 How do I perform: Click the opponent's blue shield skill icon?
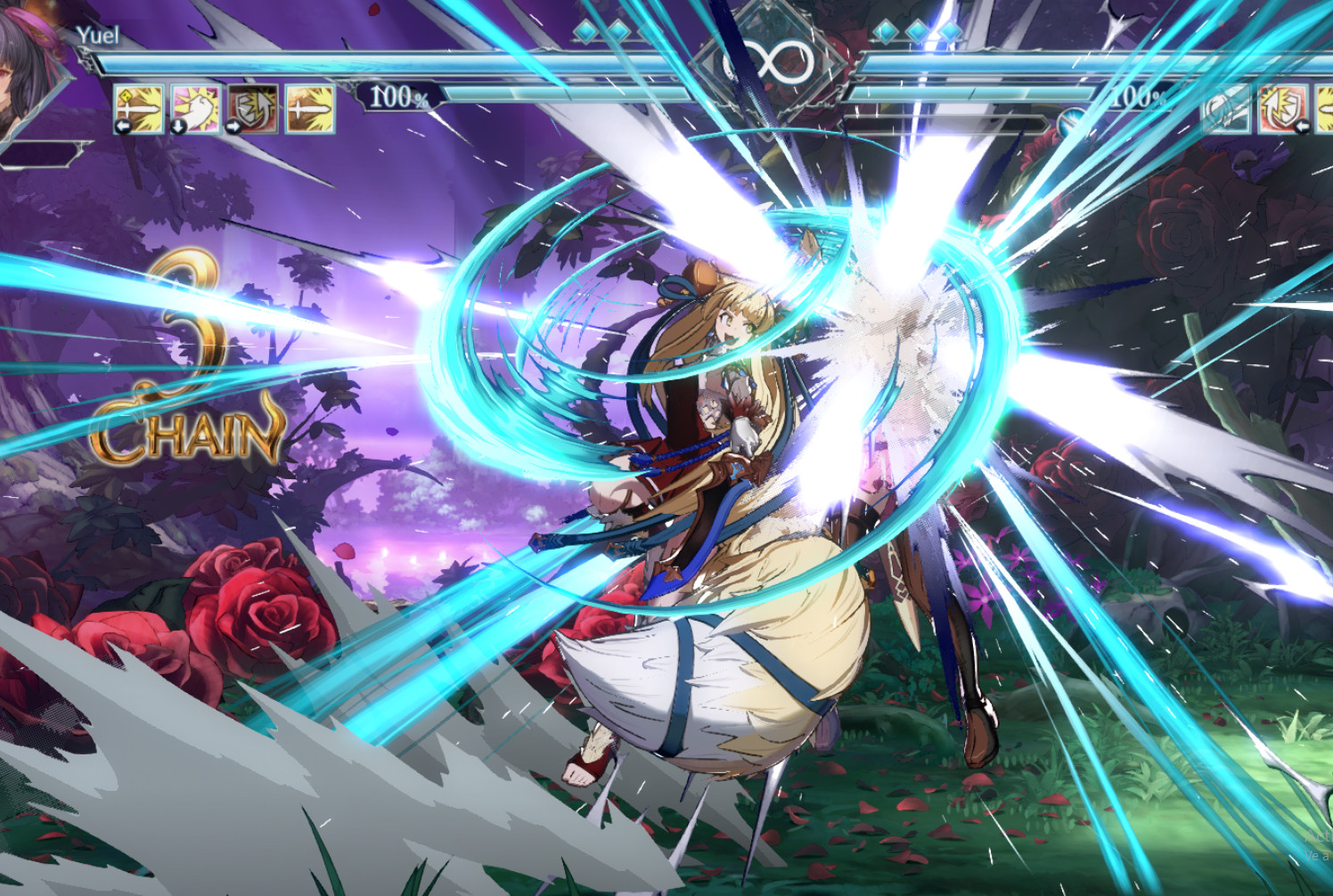[1227, 109]
